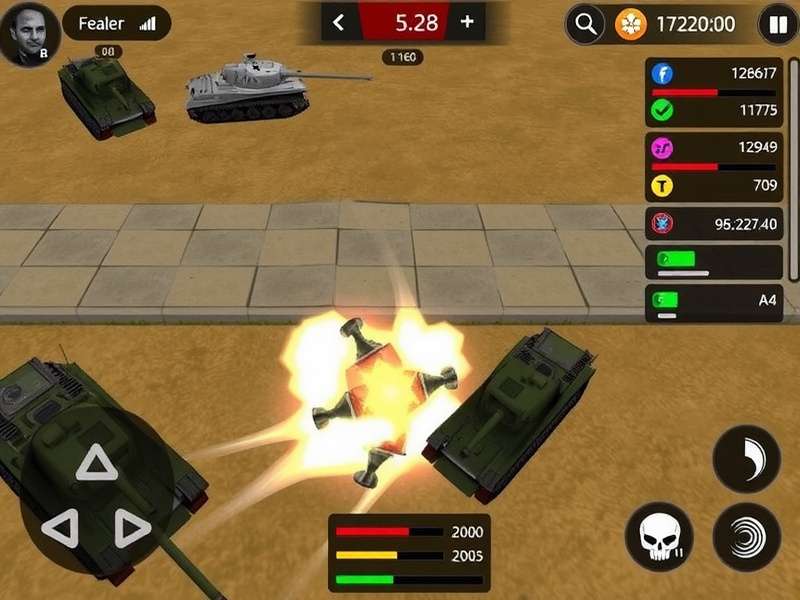Activate the skull ability button
The height and width of the screenshot is (600, 800).
click(659, 537)
